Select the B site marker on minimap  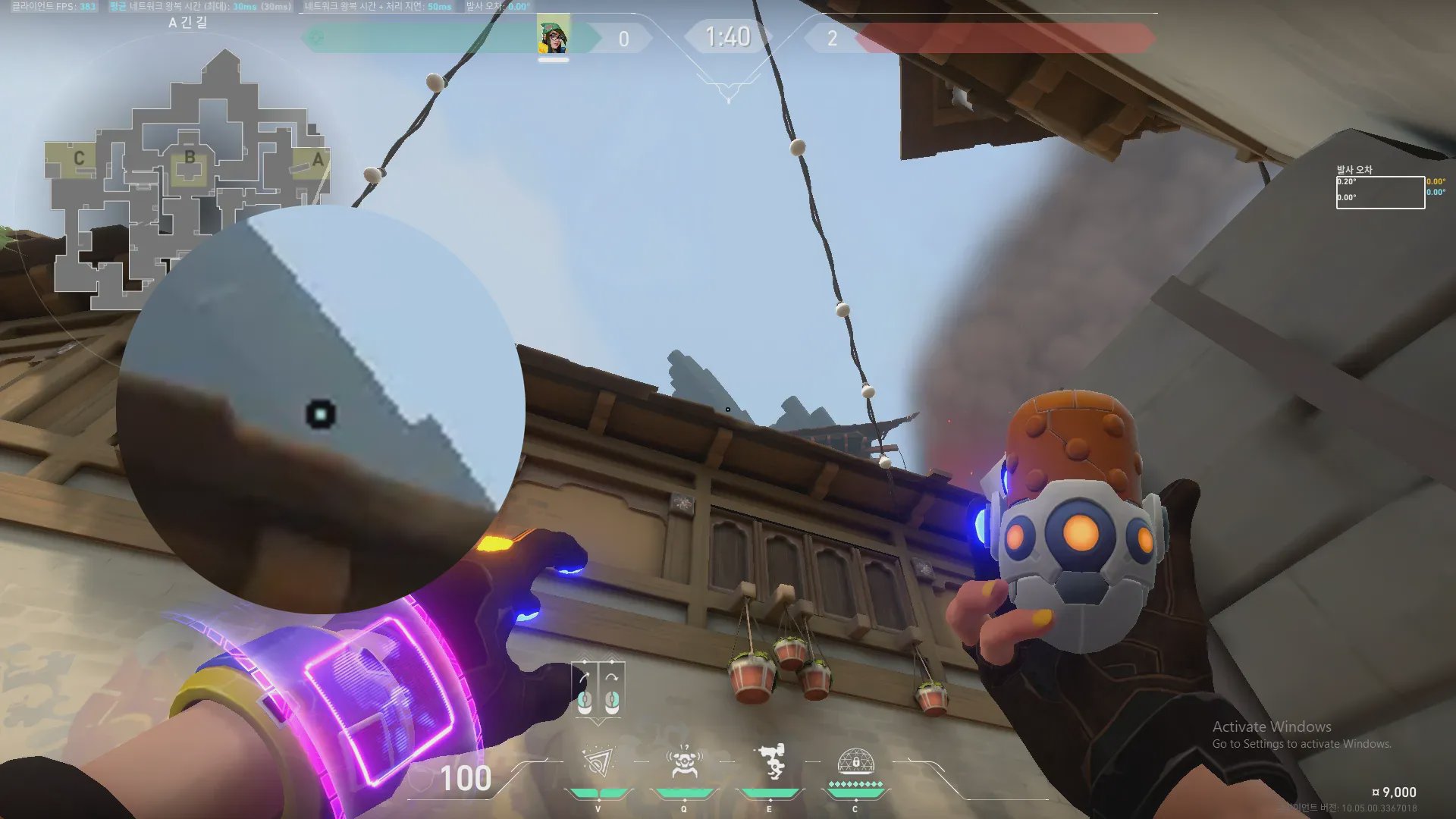point(190,158)
